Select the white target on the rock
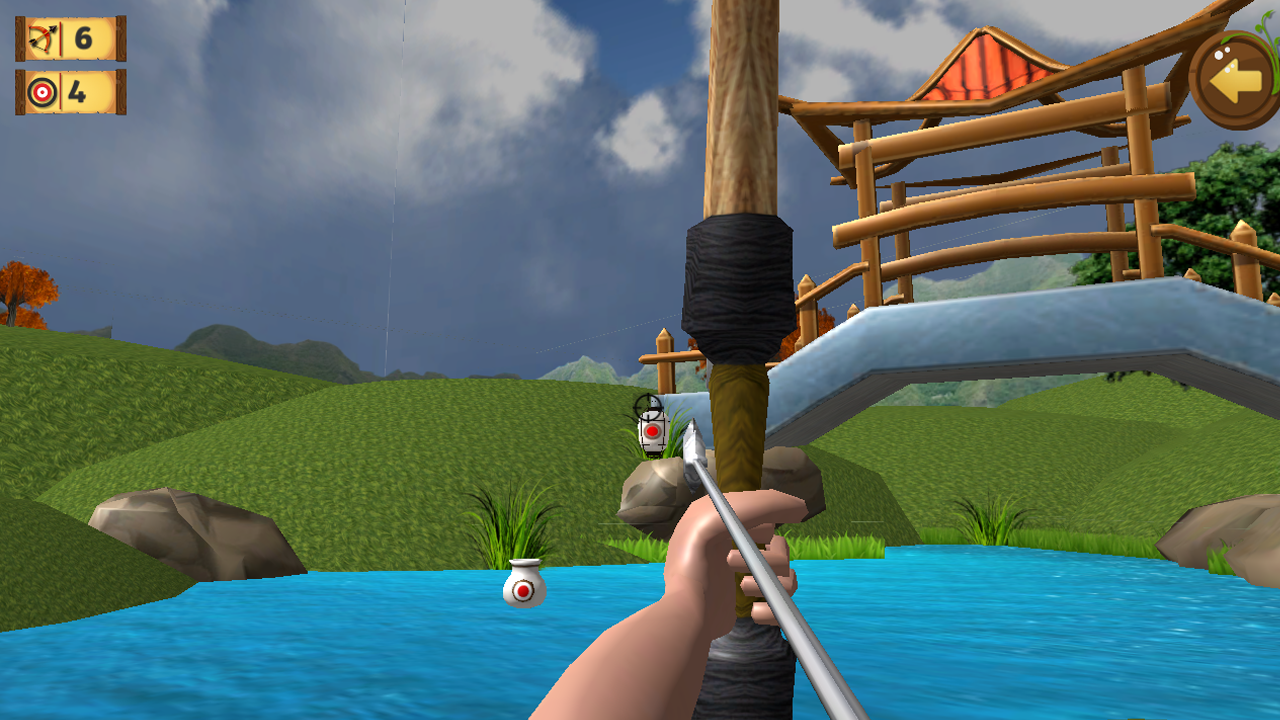This screenshot has height=720, width=1280. point(651,430)
